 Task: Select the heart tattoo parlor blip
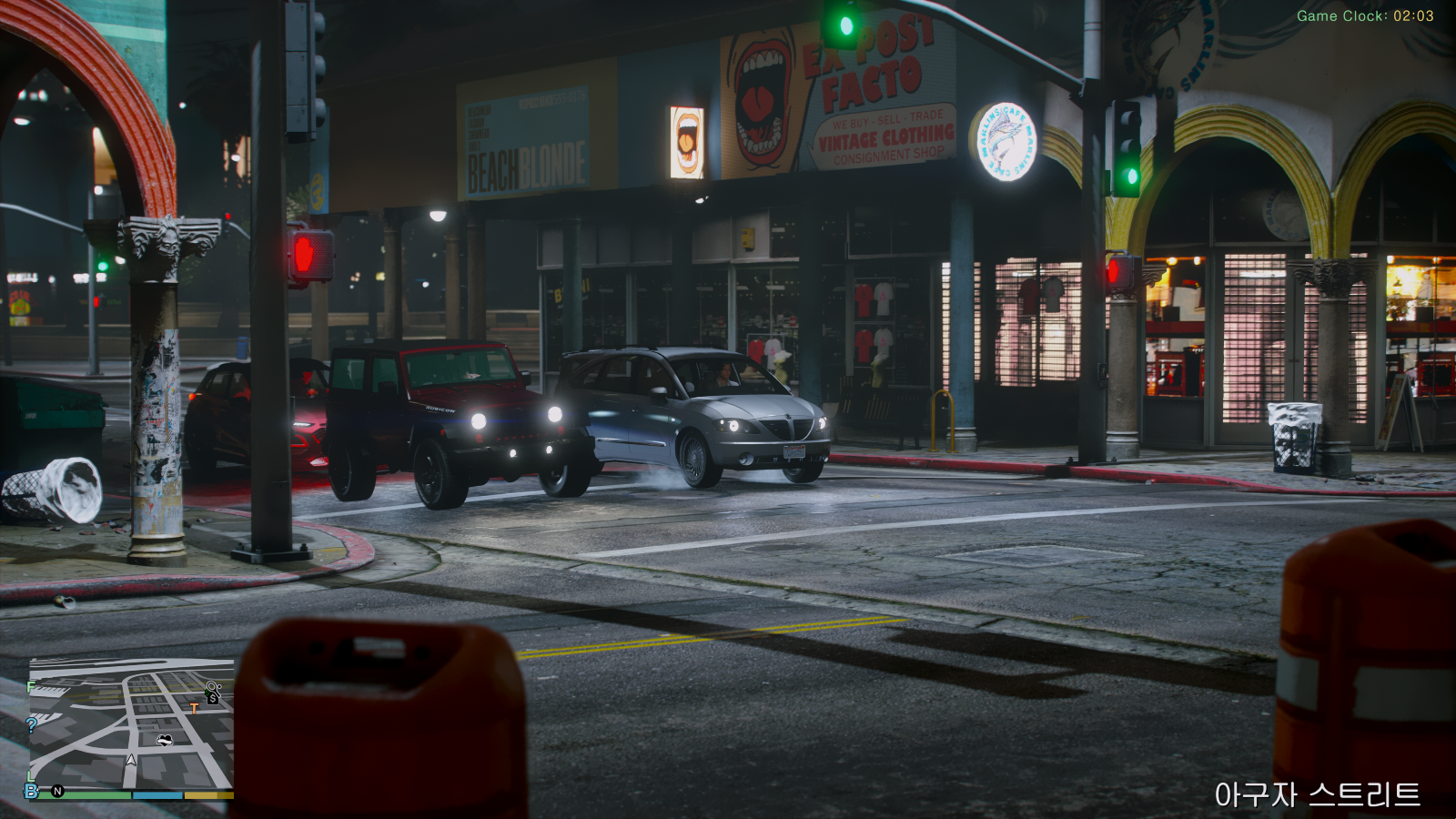coord(165,740)
